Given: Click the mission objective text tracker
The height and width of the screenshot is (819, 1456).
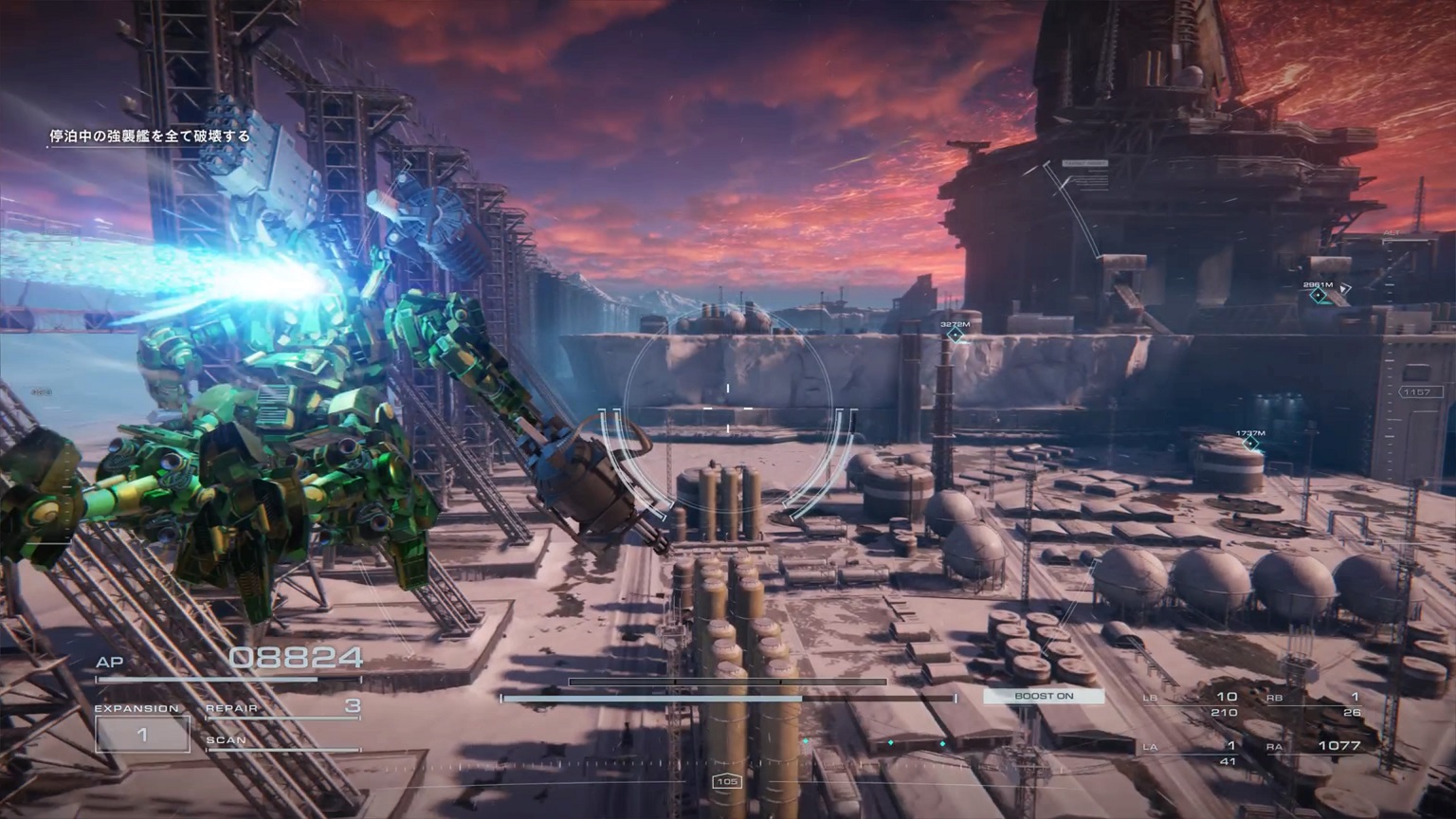Looking at the screenshot, I should pyautogui.click(x=150, y=136).
